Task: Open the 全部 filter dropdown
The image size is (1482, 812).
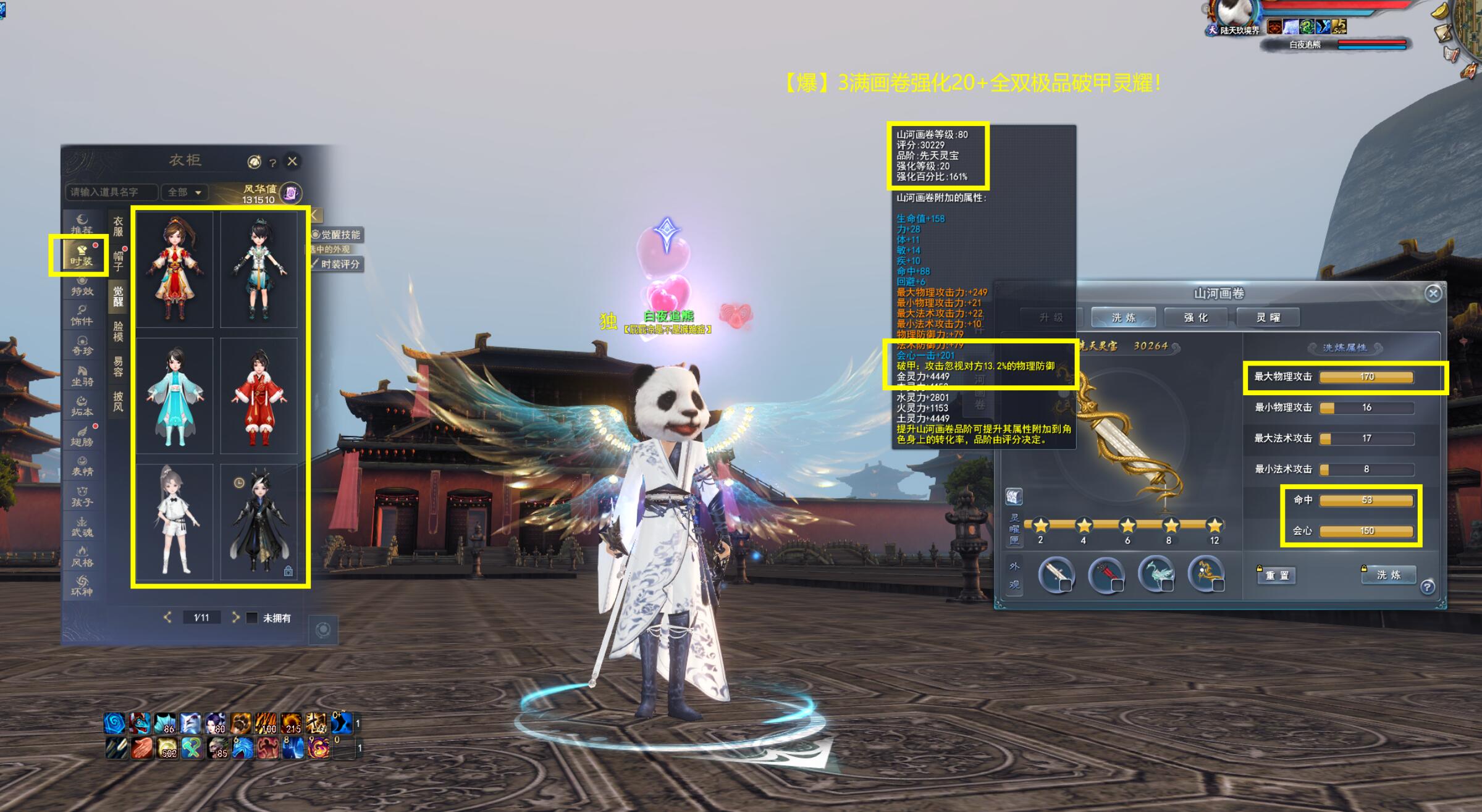Action: [184, 192]
